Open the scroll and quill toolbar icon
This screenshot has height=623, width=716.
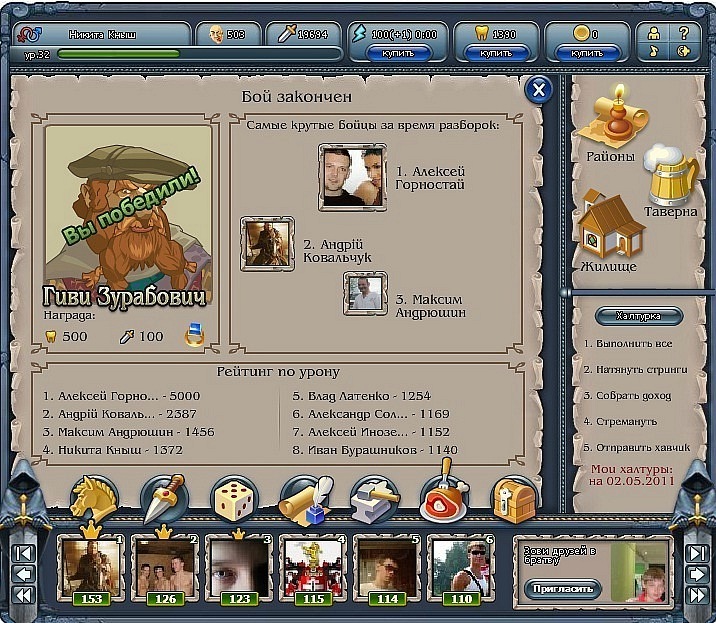coord(305,498)
